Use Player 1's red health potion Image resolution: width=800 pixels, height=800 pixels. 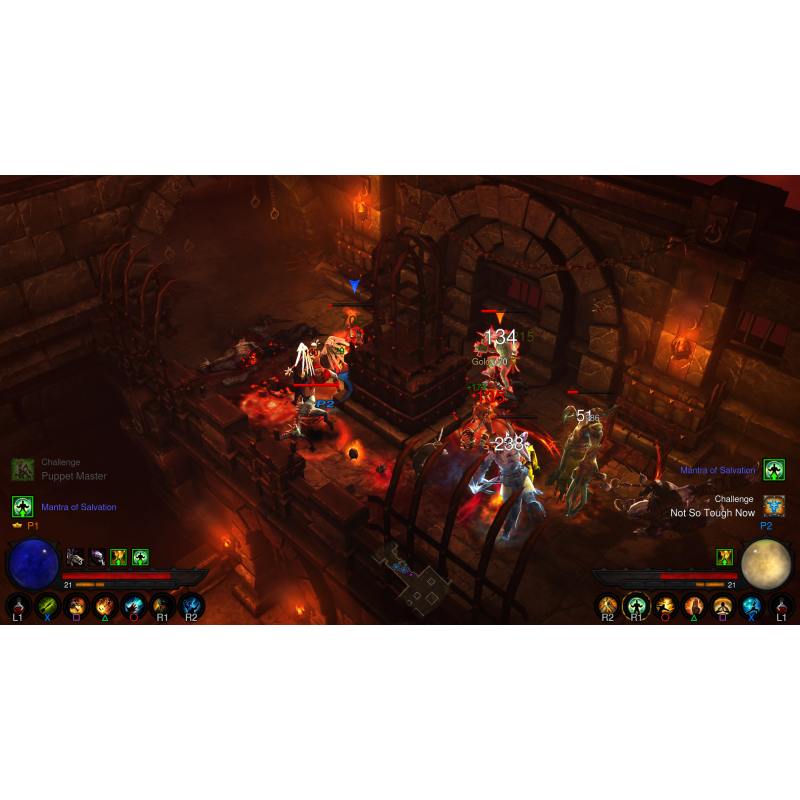18,605
